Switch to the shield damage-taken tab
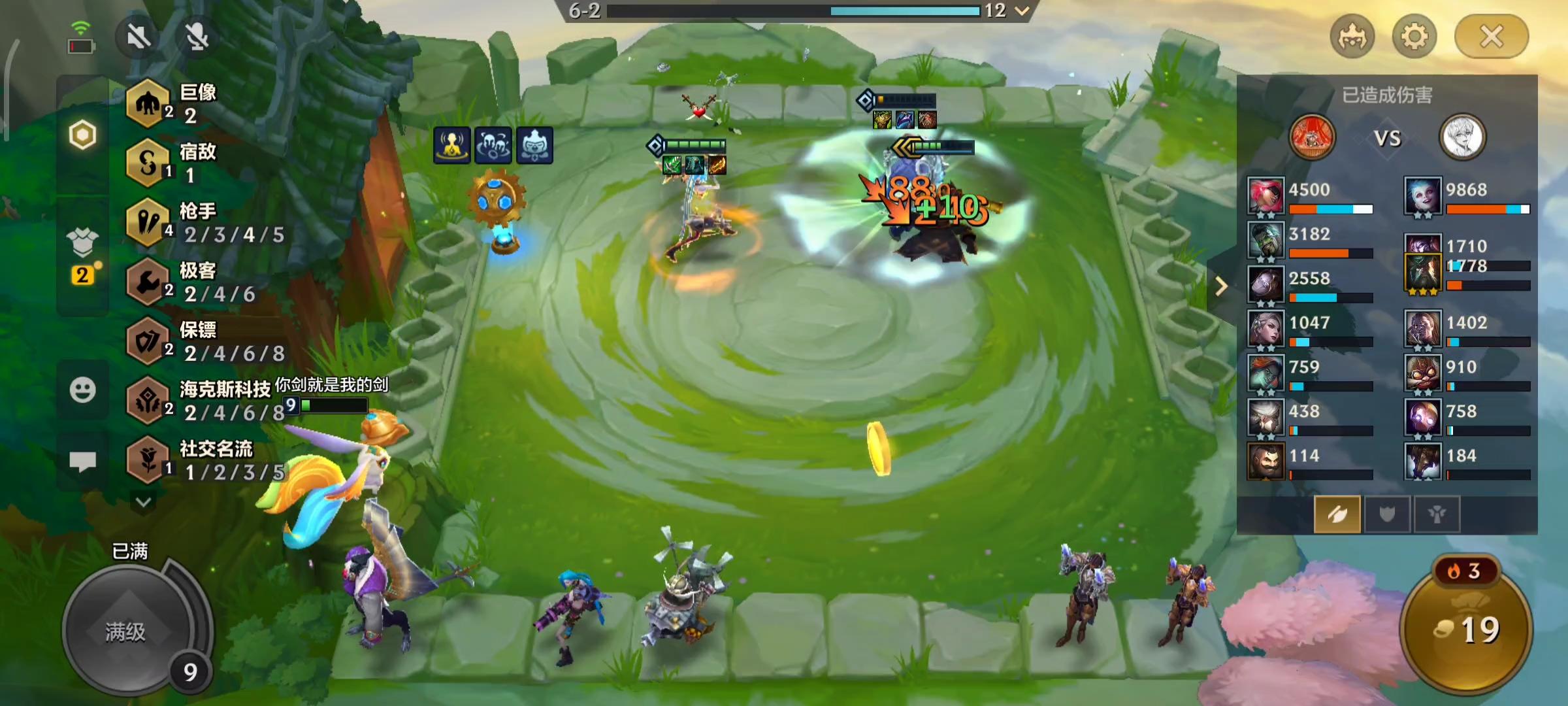Image resolution: width=1568 pixels, height=706 pixels. click(x=1386, y=514)
